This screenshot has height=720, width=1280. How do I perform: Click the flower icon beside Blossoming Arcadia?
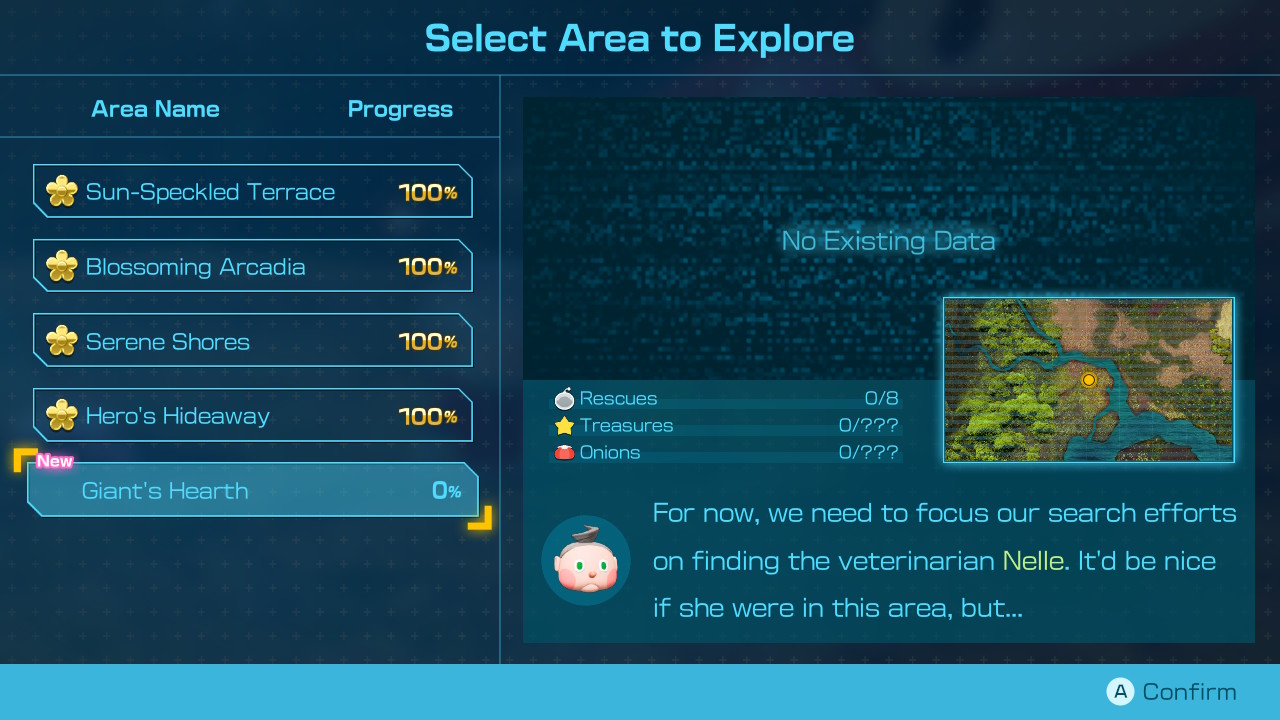click(61, 266)
